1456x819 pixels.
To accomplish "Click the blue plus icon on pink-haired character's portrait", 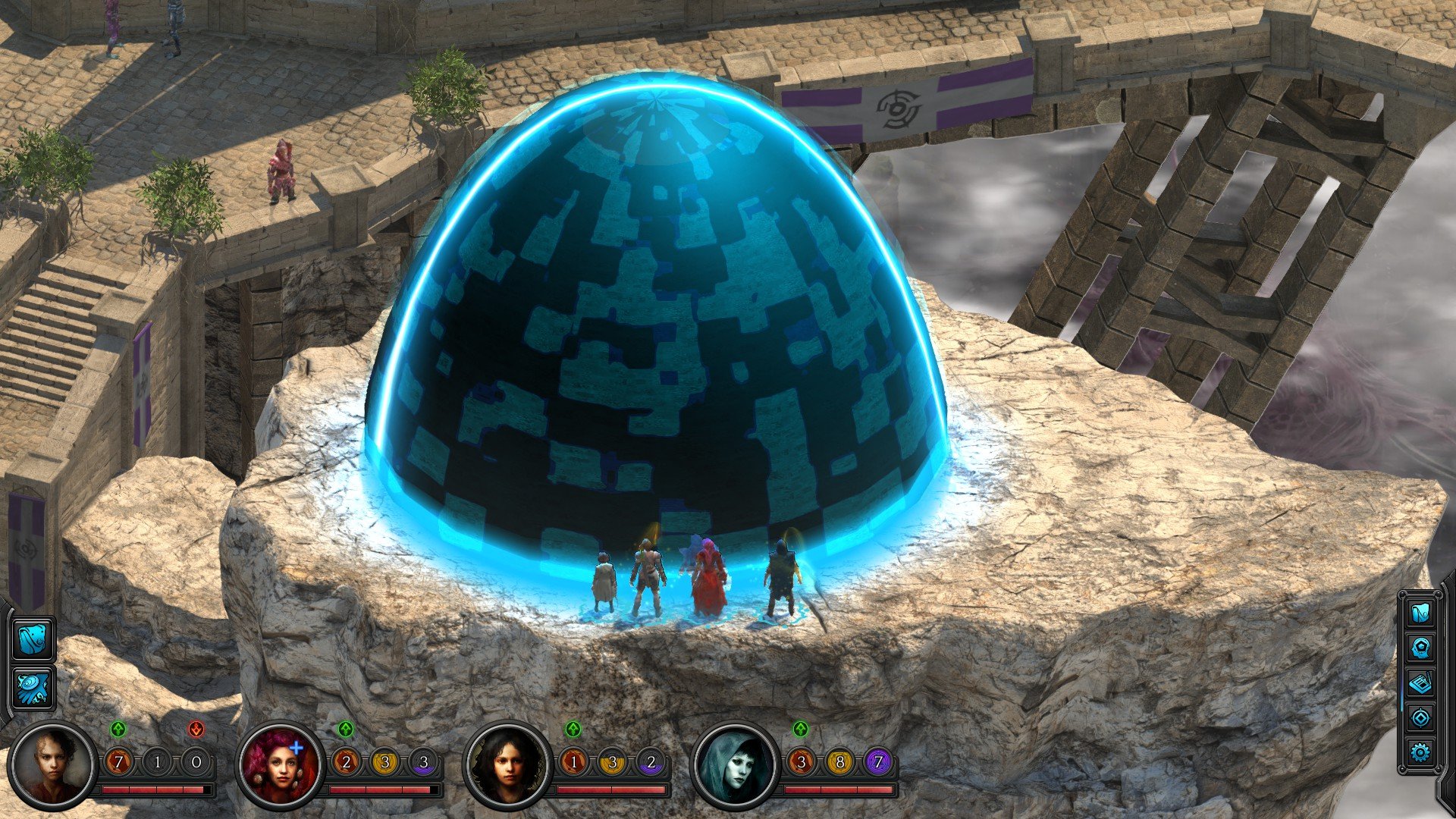I will pyautogui.click(x=298, y=748).
